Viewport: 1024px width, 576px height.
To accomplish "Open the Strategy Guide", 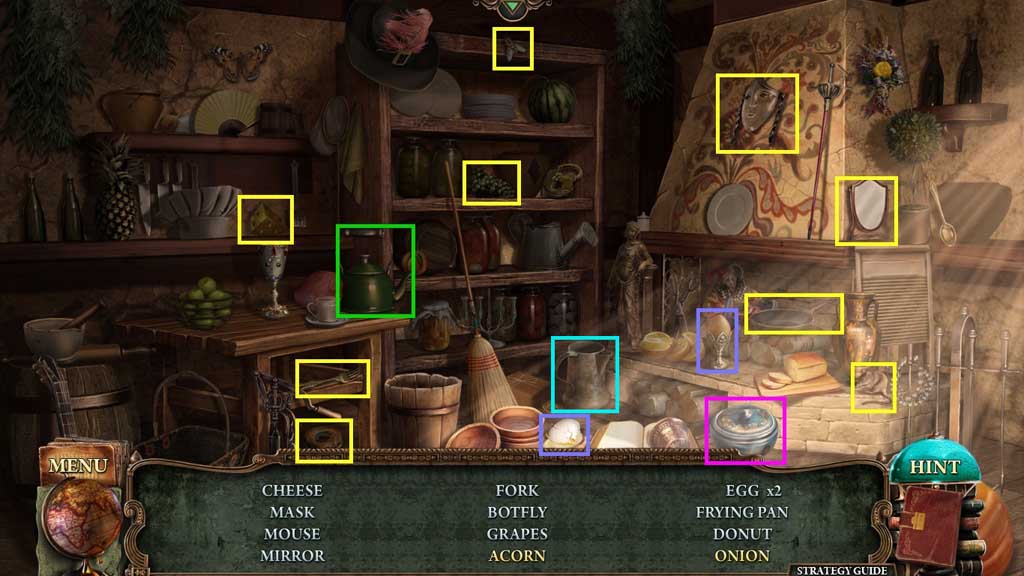I will point(839,570).
